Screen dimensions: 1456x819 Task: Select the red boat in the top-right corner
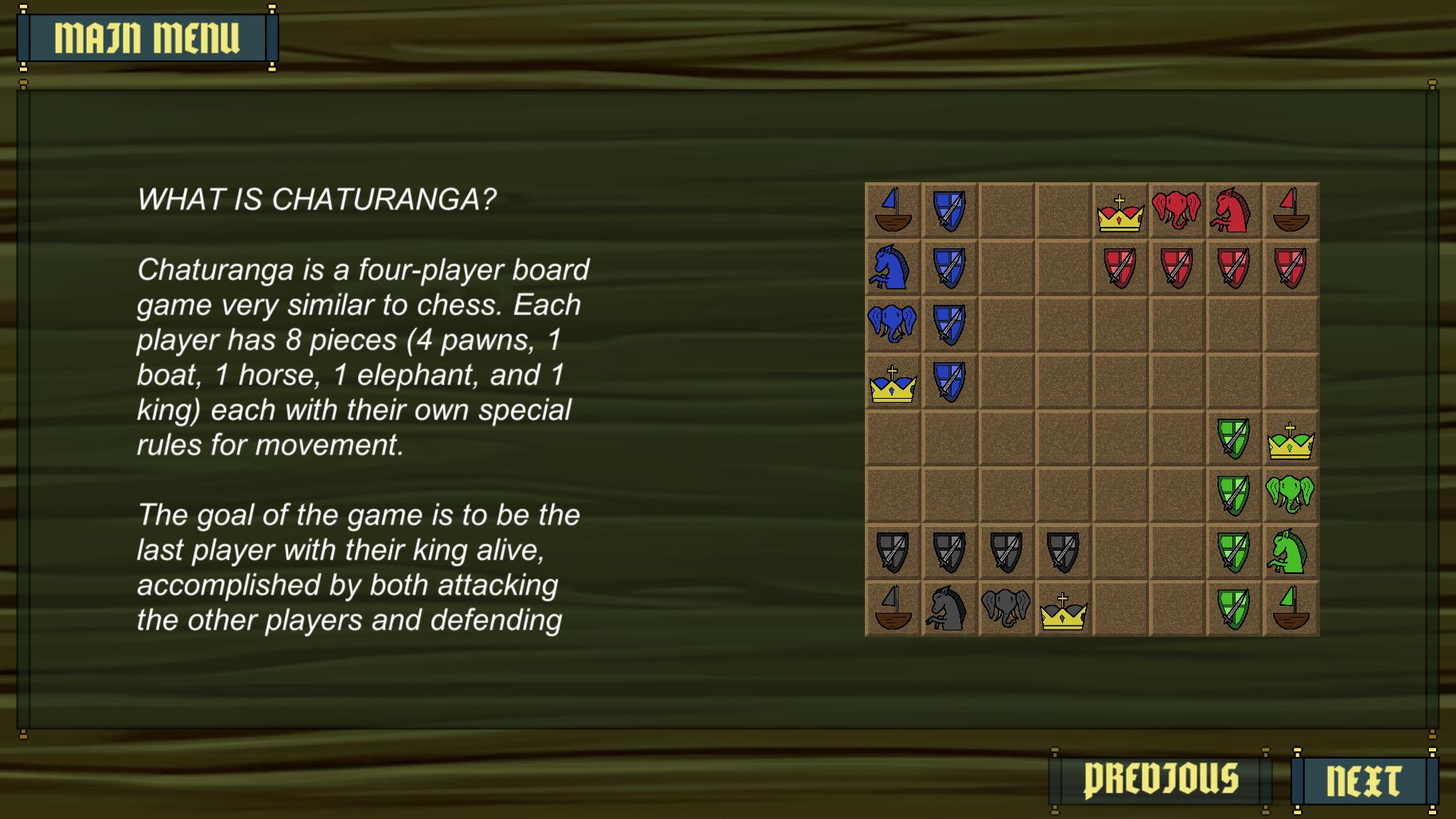click(1291, 209)
